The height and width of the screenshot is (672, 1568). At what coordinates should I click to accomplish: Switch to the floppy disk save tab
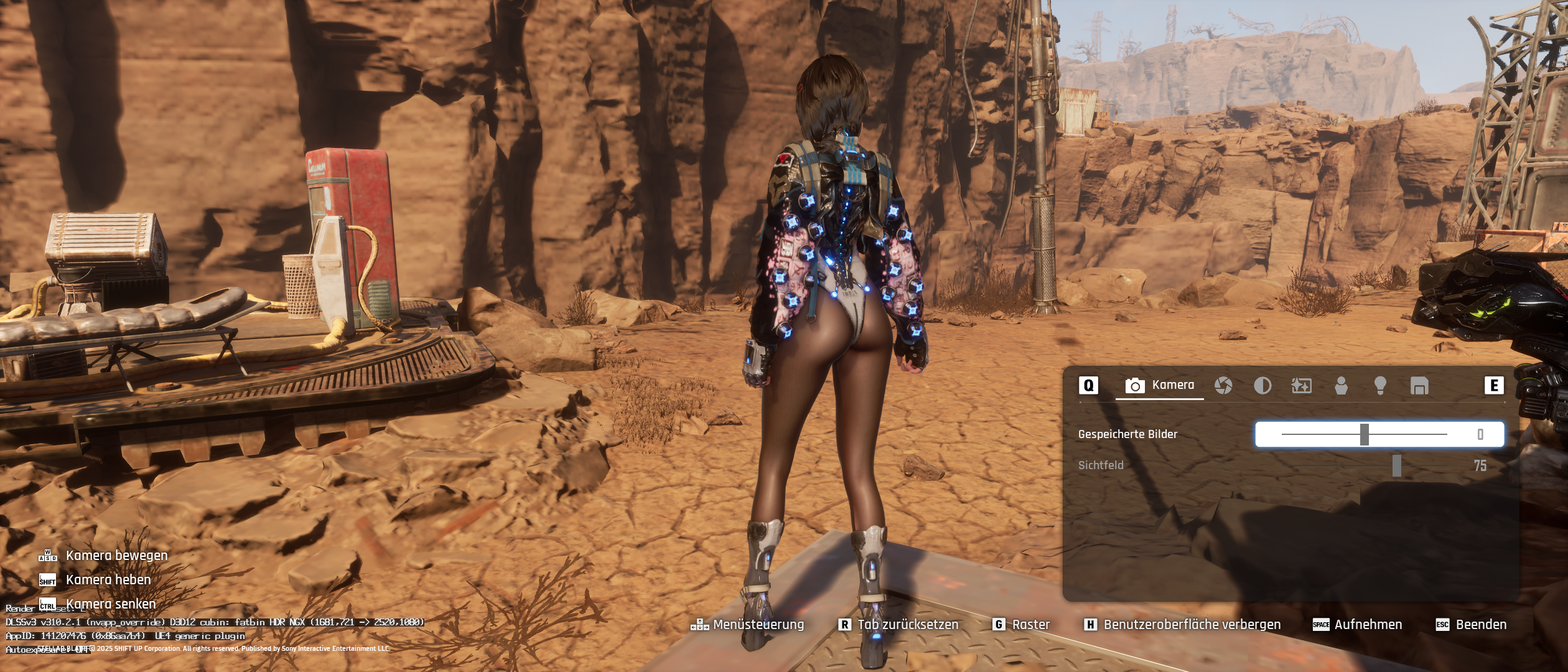tap(1419, 386)
